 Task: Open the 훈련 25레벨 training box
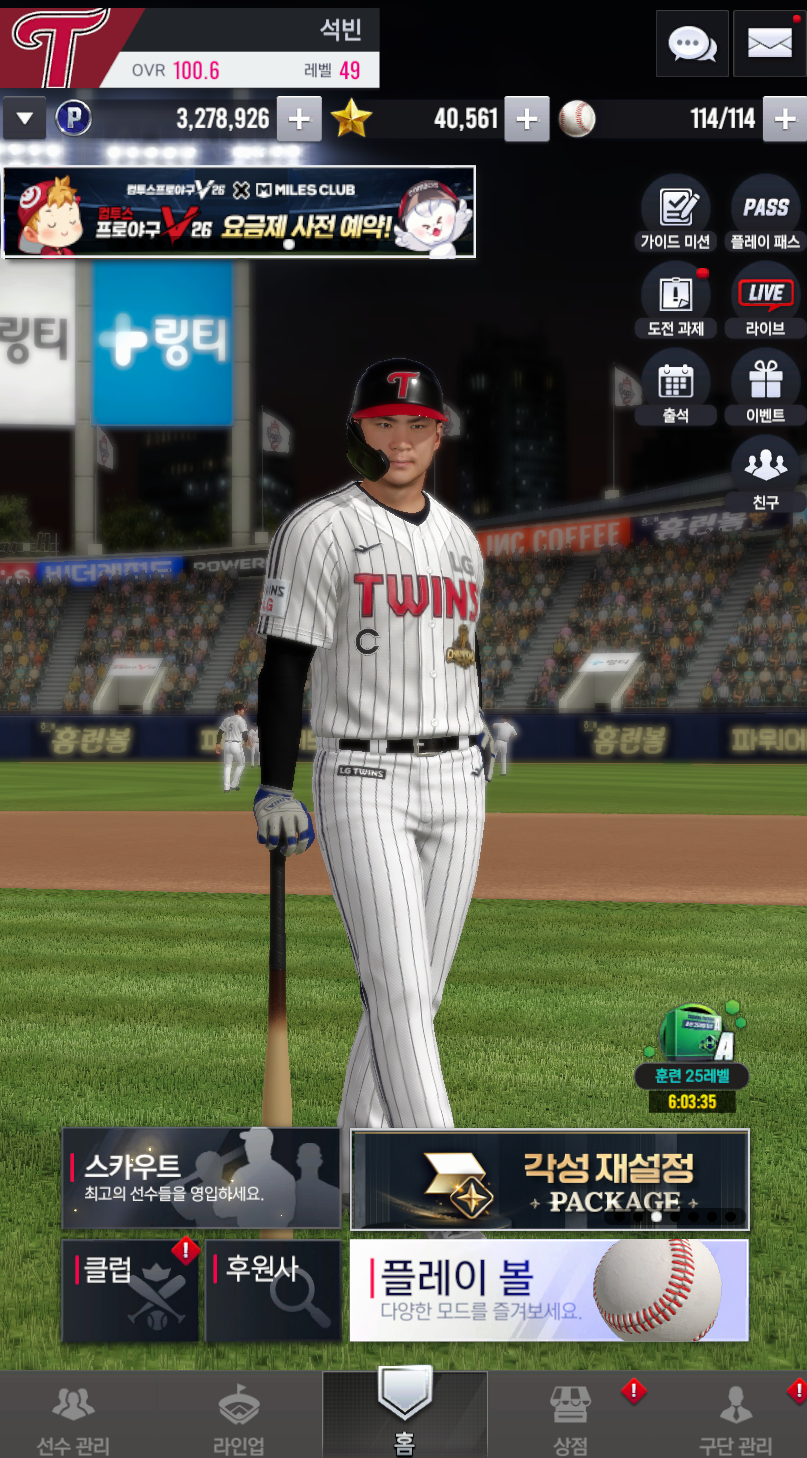coord(692,1050)
